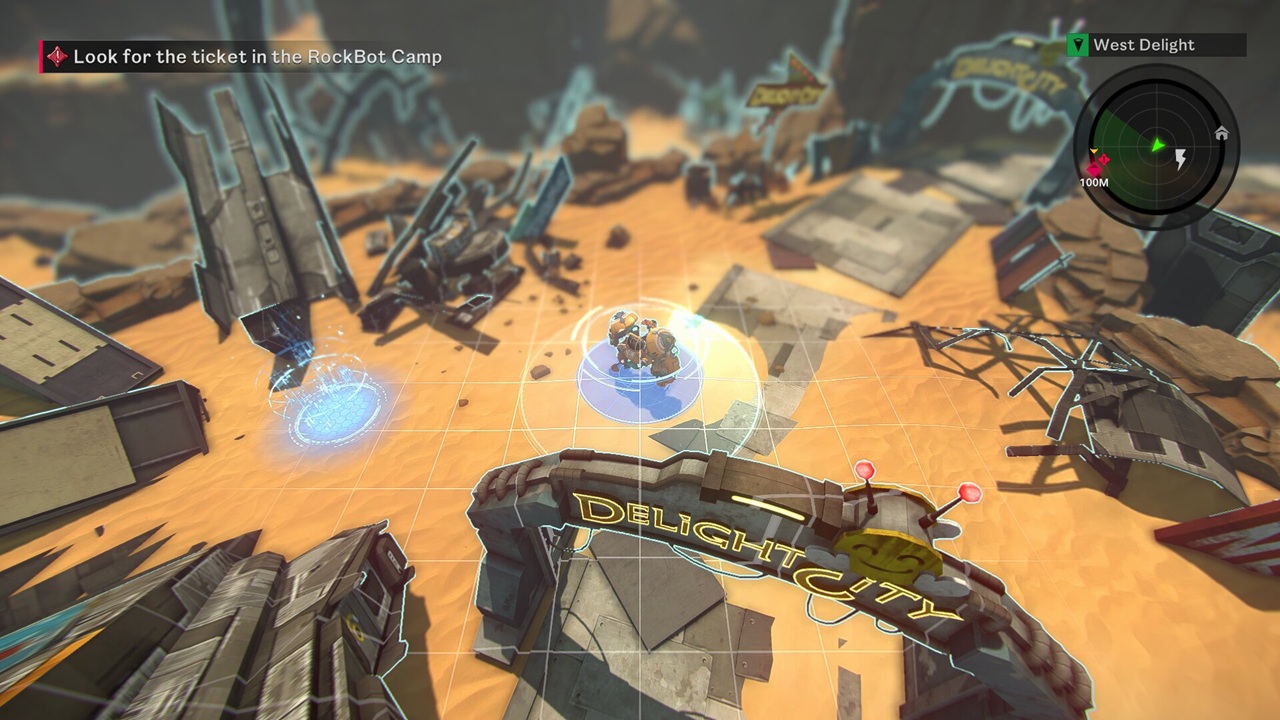Click the red quest objective diamond icon
1280x720 pixels.
(58, 57)
